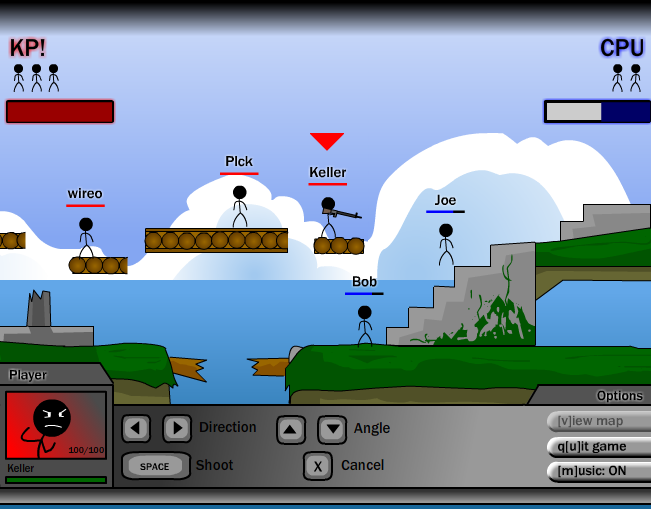
Task: Select the Options panel tab
Action: (x=618, y=396)
